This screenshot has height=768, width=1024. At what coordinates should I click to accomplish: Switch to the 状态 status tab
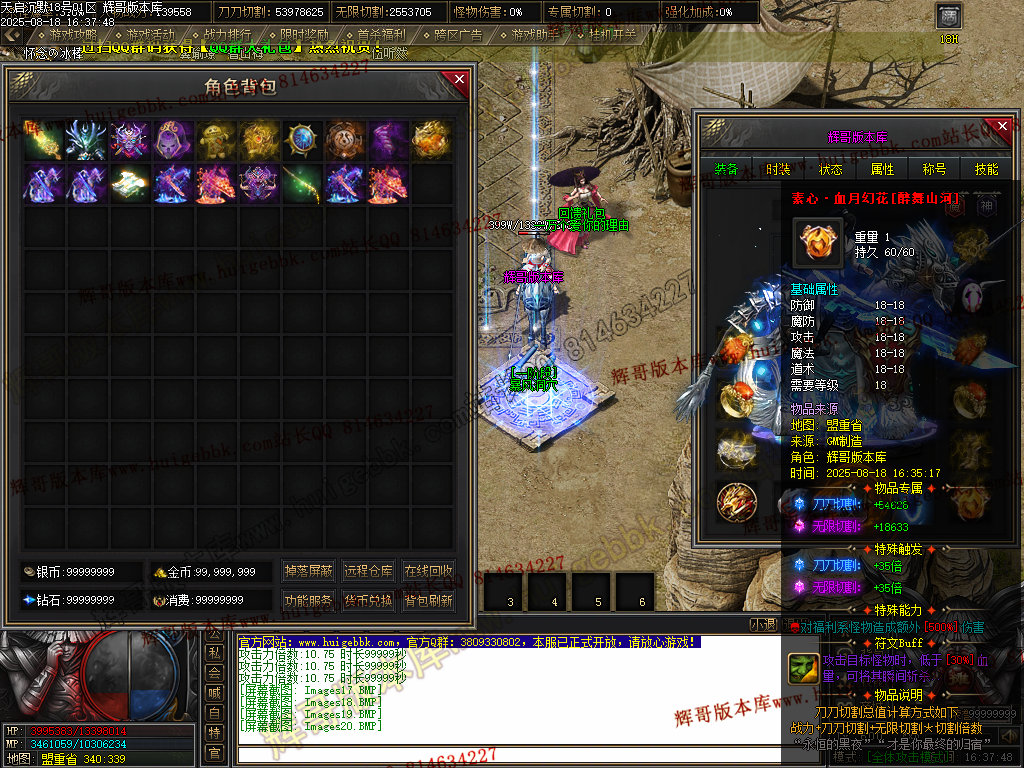pyautogui.click(x=830, y=169)
